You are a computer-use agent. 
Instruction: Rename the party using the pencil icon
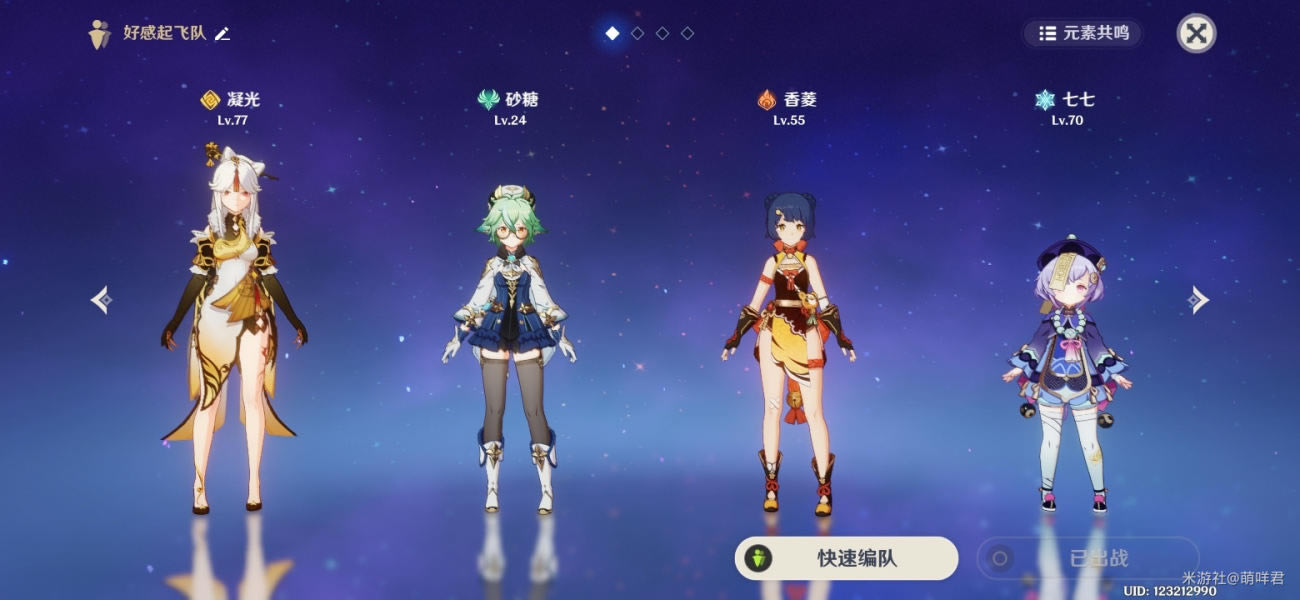point(222,34)
